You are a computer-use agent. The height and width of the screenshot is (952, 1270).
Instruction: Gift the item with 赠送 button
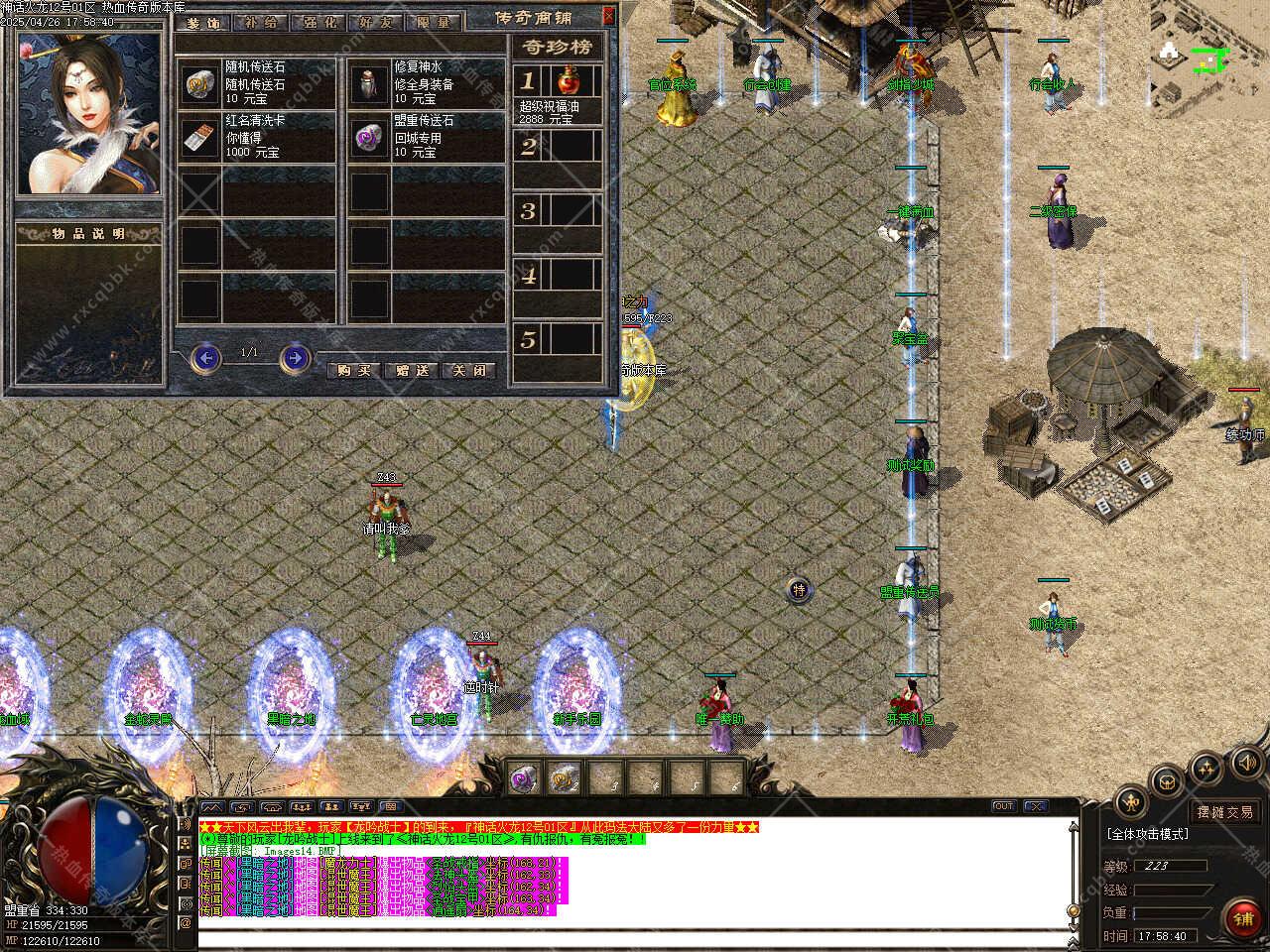[x=411, y=370]
